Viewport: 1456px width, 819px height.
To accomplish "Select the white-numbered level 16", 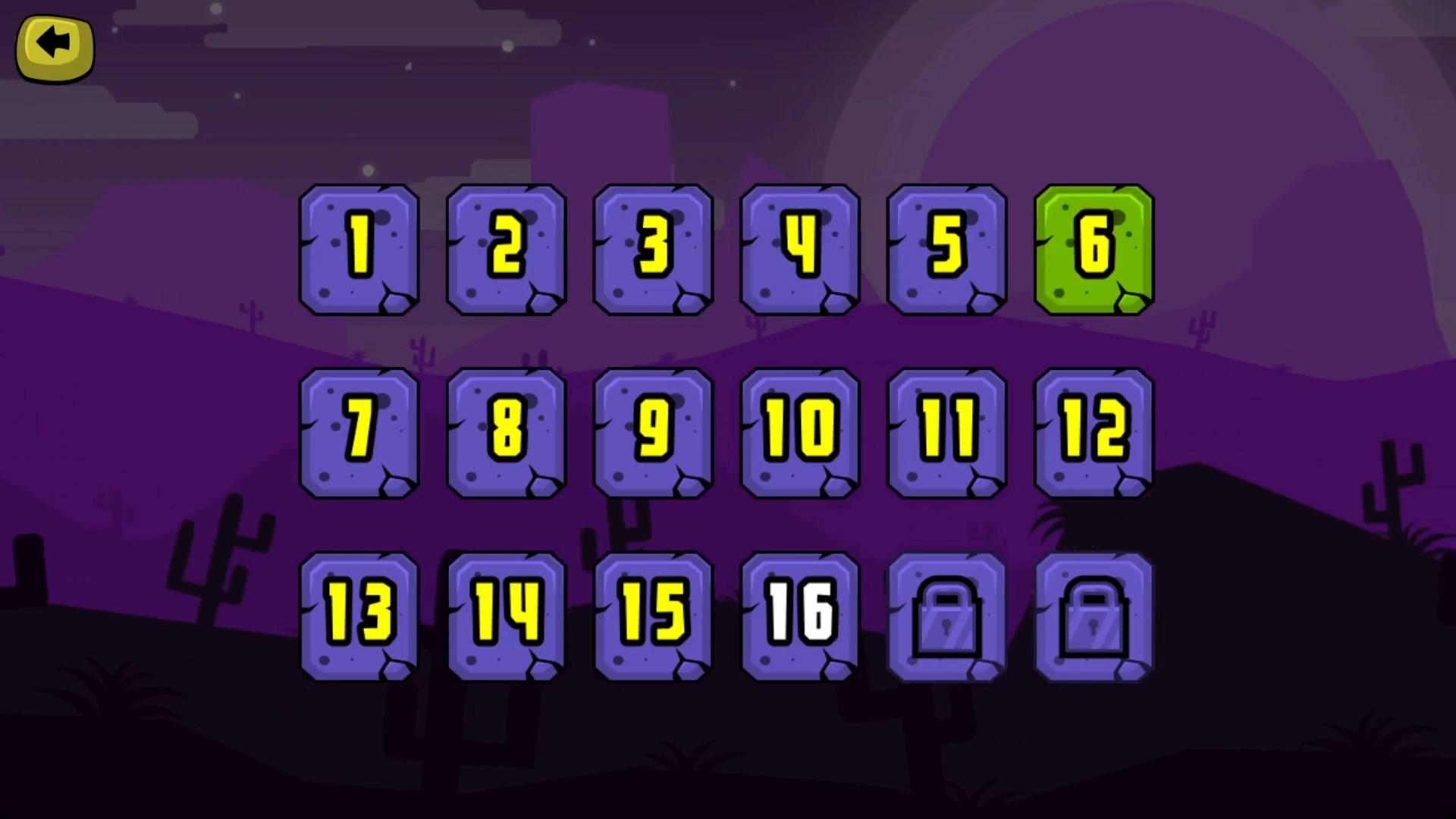I will pos(799,617).
